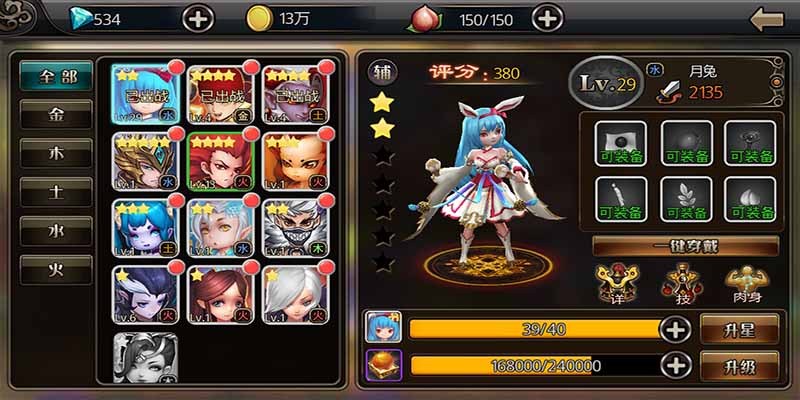Image resolution: width=800 pixels, height=400 pixels.
Task: Select the blue-haired bunny girl Lv.29 portrait
Action: coord(145,94)
